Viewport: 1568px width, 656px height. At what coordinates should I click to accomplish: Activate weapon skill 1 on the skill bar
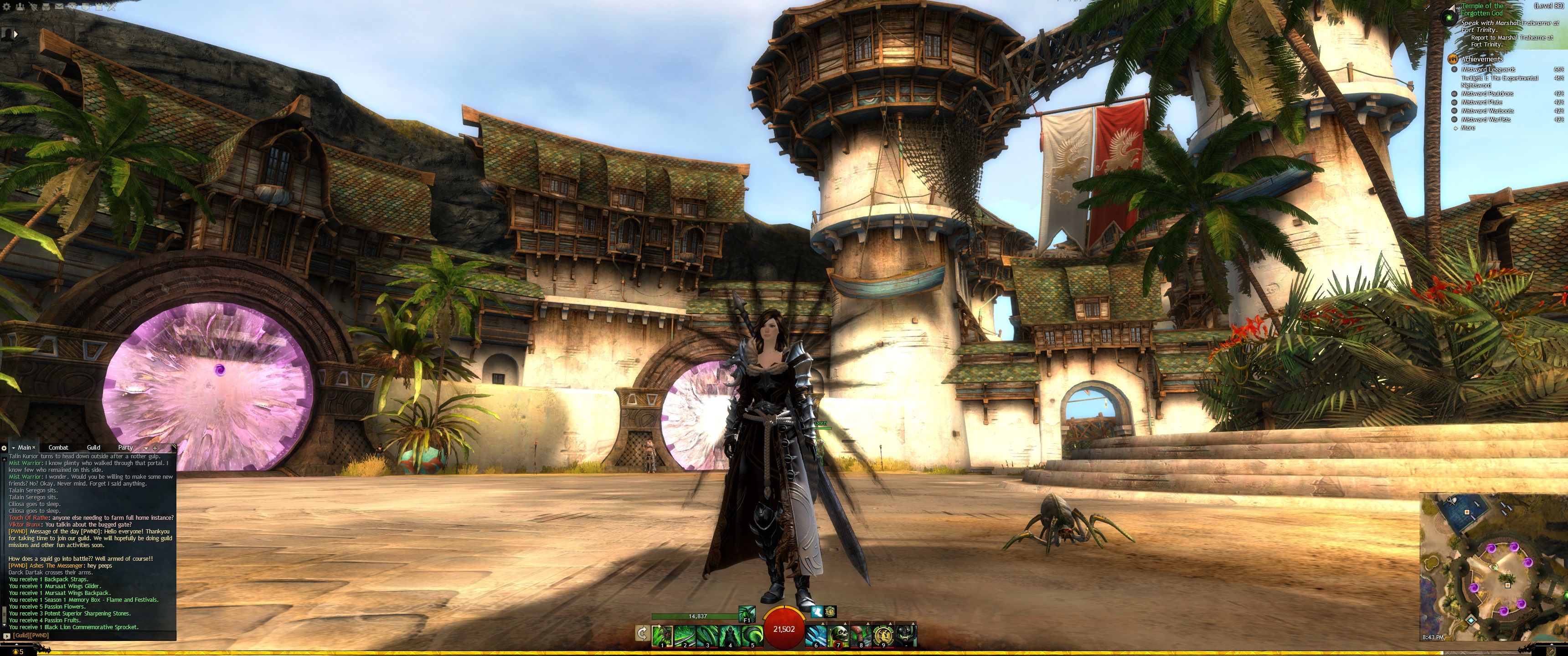pos(662,635)
